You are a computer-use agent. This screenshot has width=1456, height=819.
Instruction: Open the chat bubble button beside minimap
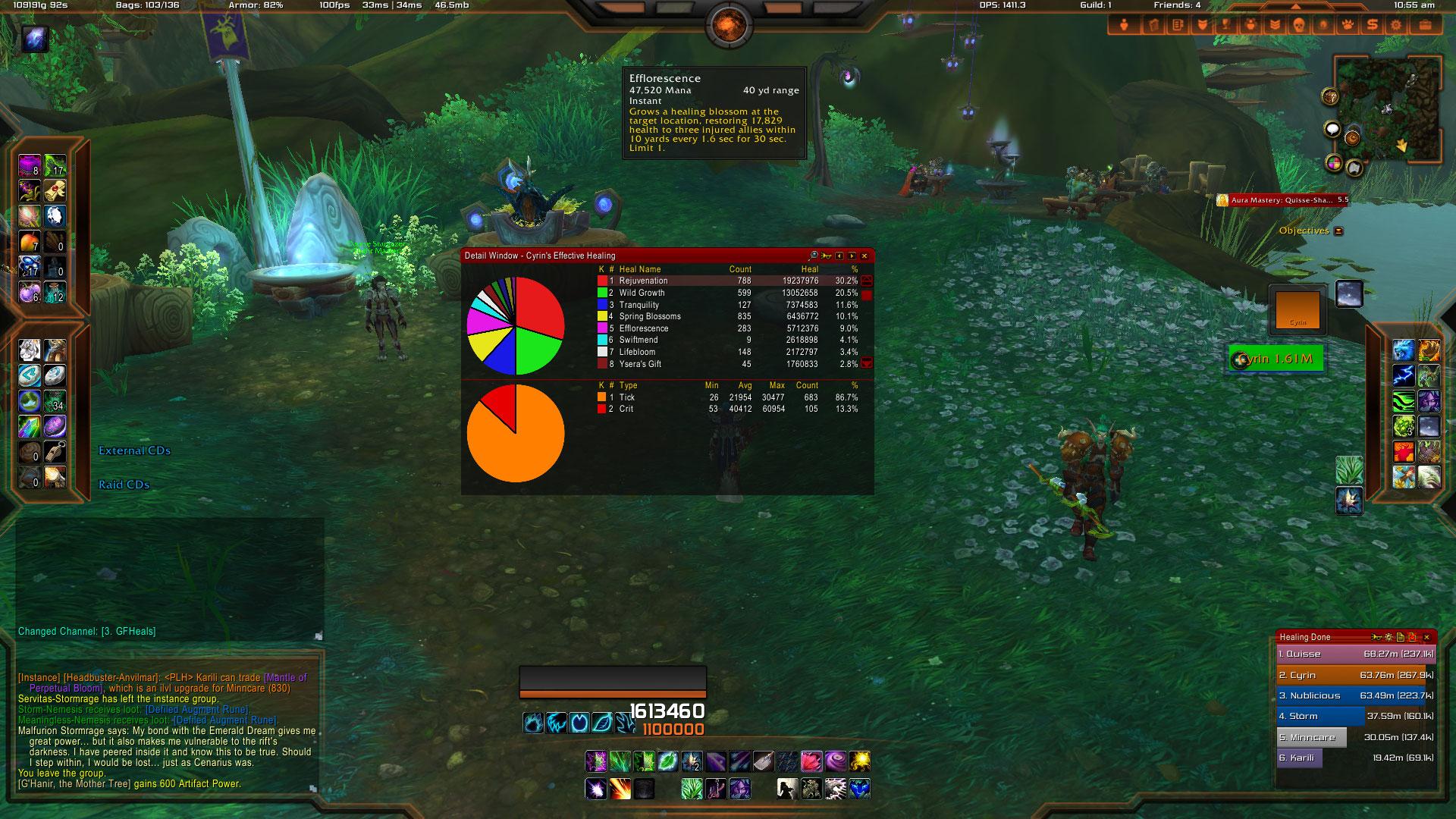[1332, 130]
